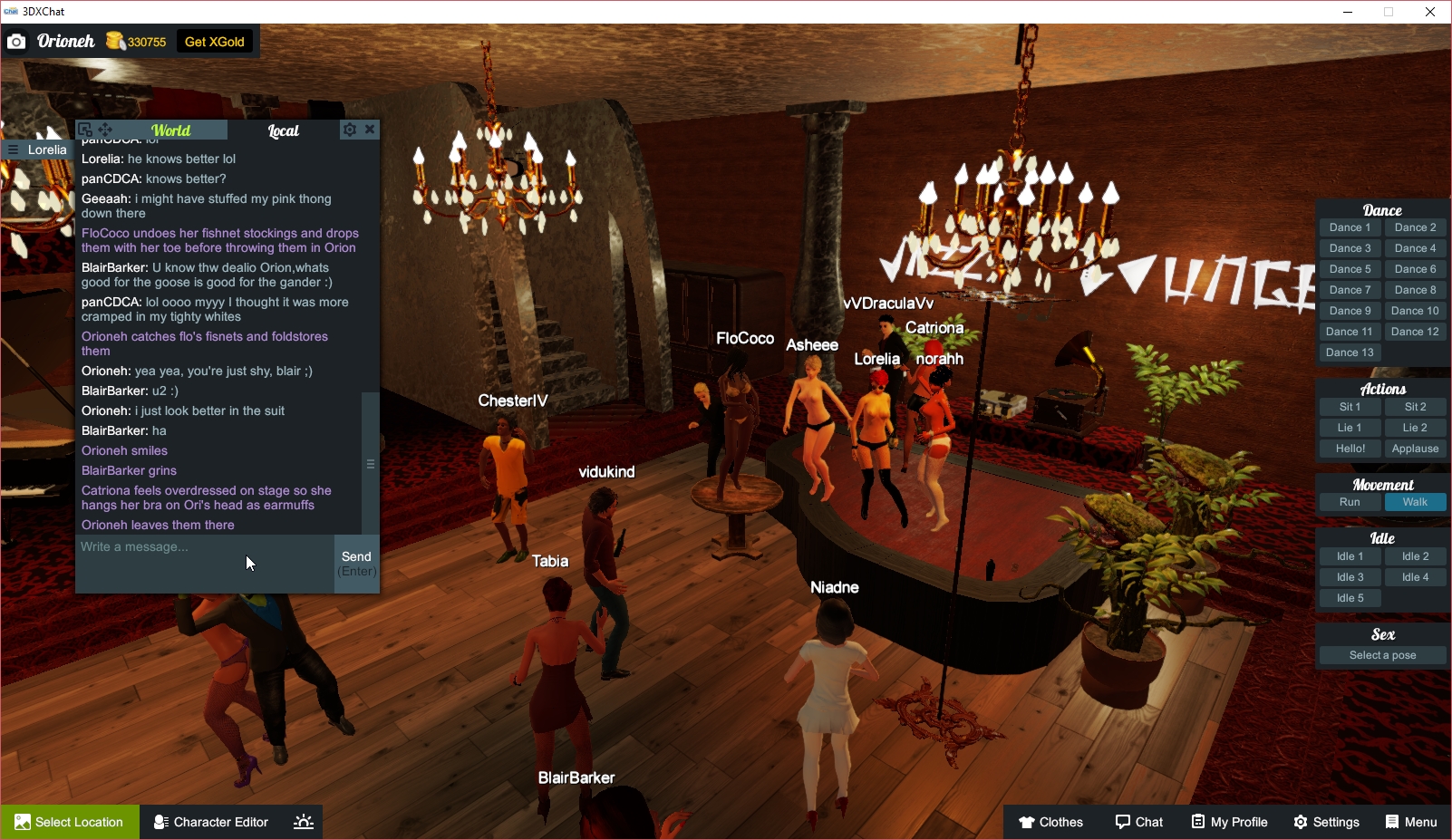Enable Walk movement mode
Image resolution: width=1452 pixels, height=840 pixels.
click(1415, 501)
